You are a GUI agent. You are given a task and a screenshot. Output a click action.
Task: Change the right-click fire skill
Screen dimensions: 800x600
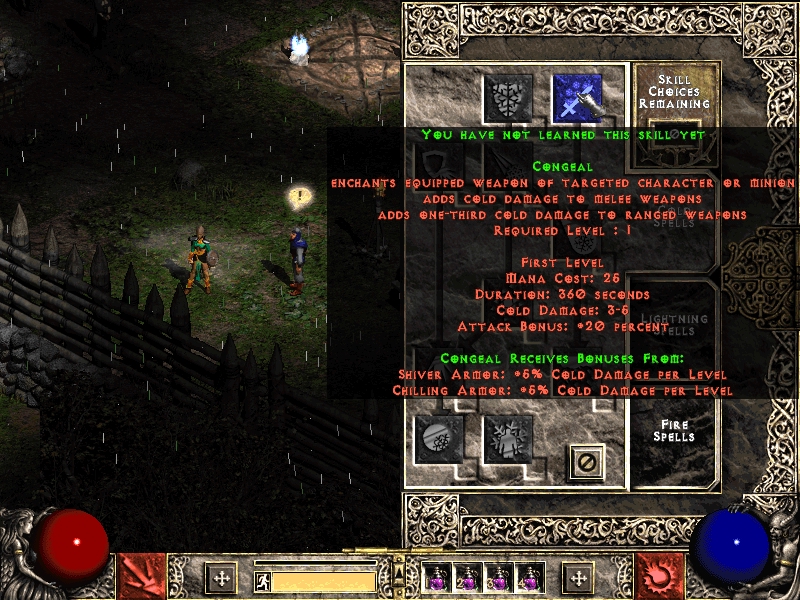(x=659, y=577)
